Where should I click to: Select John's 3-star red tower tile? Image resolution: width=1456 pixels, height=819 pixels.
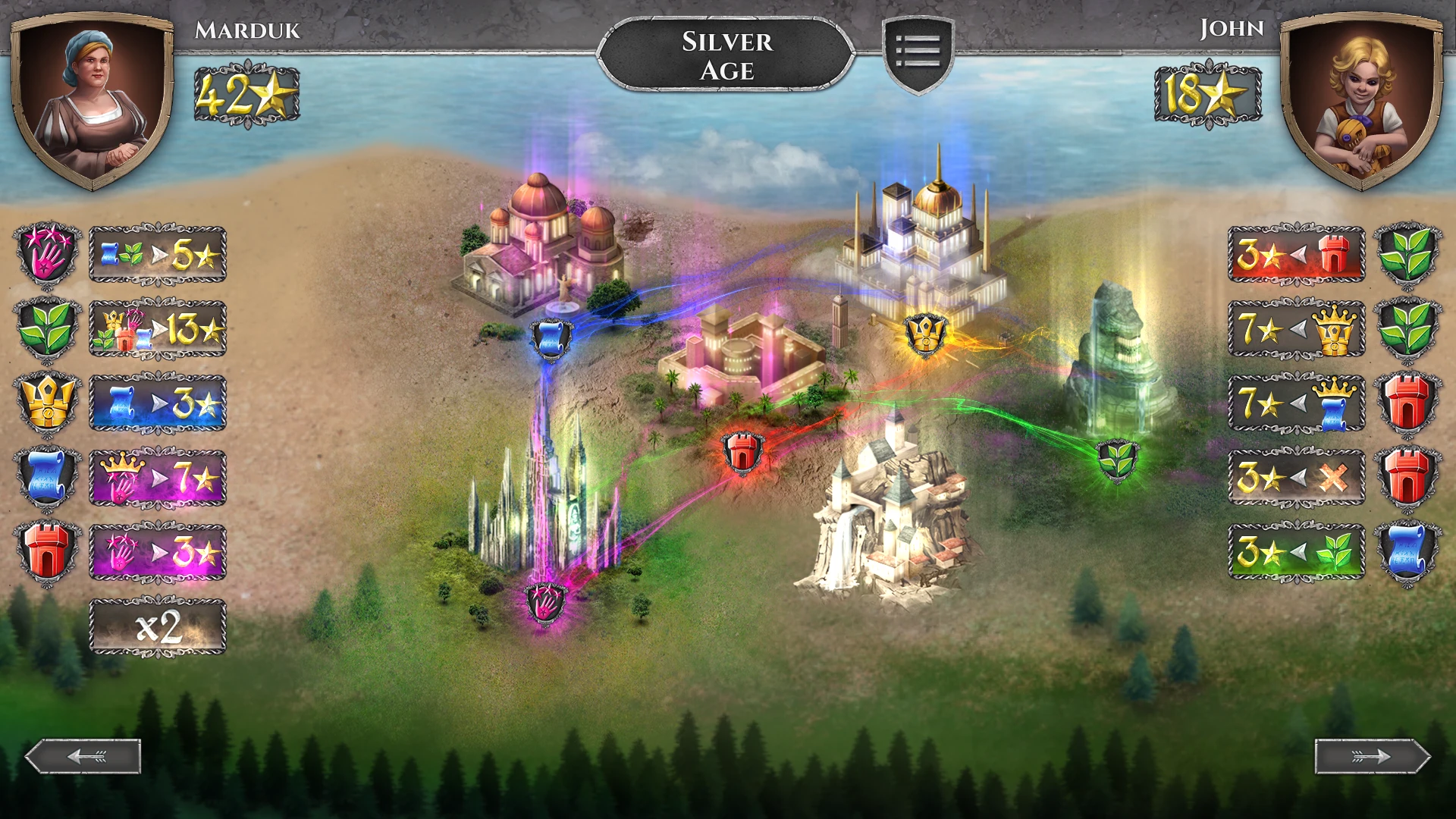coord(1296,255)
